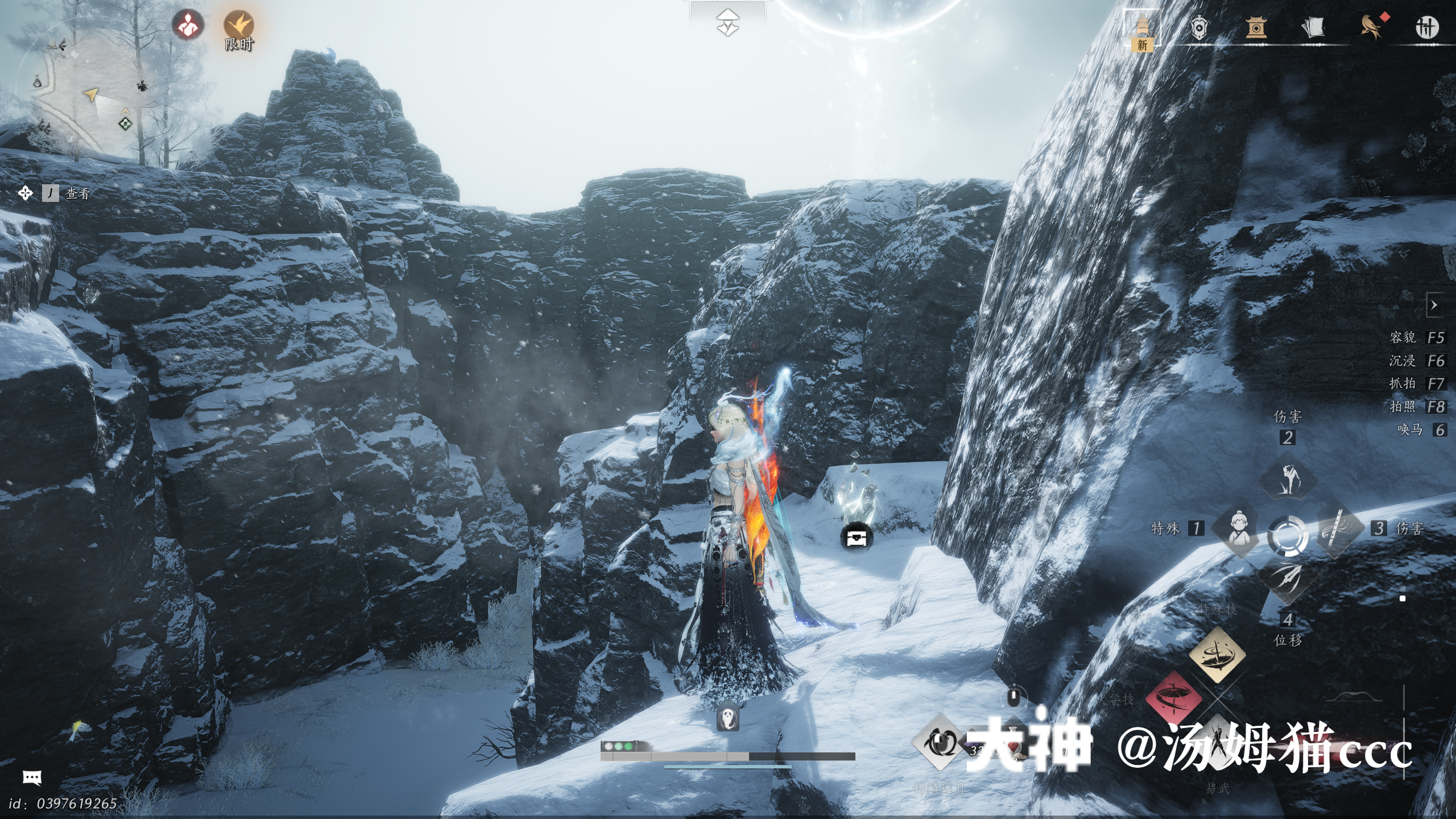
Task: Open the golden bird icon with red notification
Action: (x=1371, y=27)
